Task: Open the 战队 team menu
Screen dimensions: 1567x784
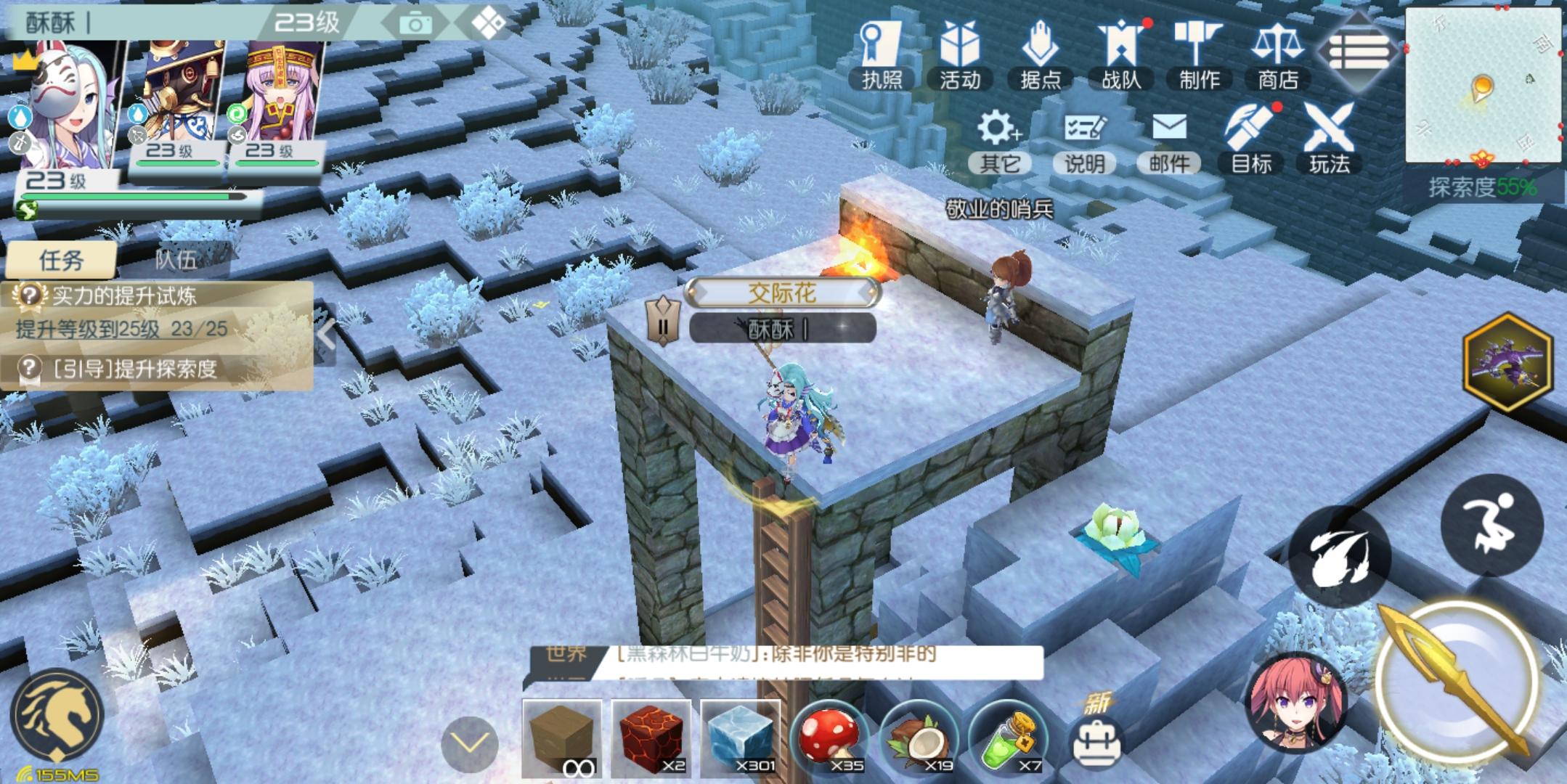Action: pyautogui.click(x=1120, y=56)
